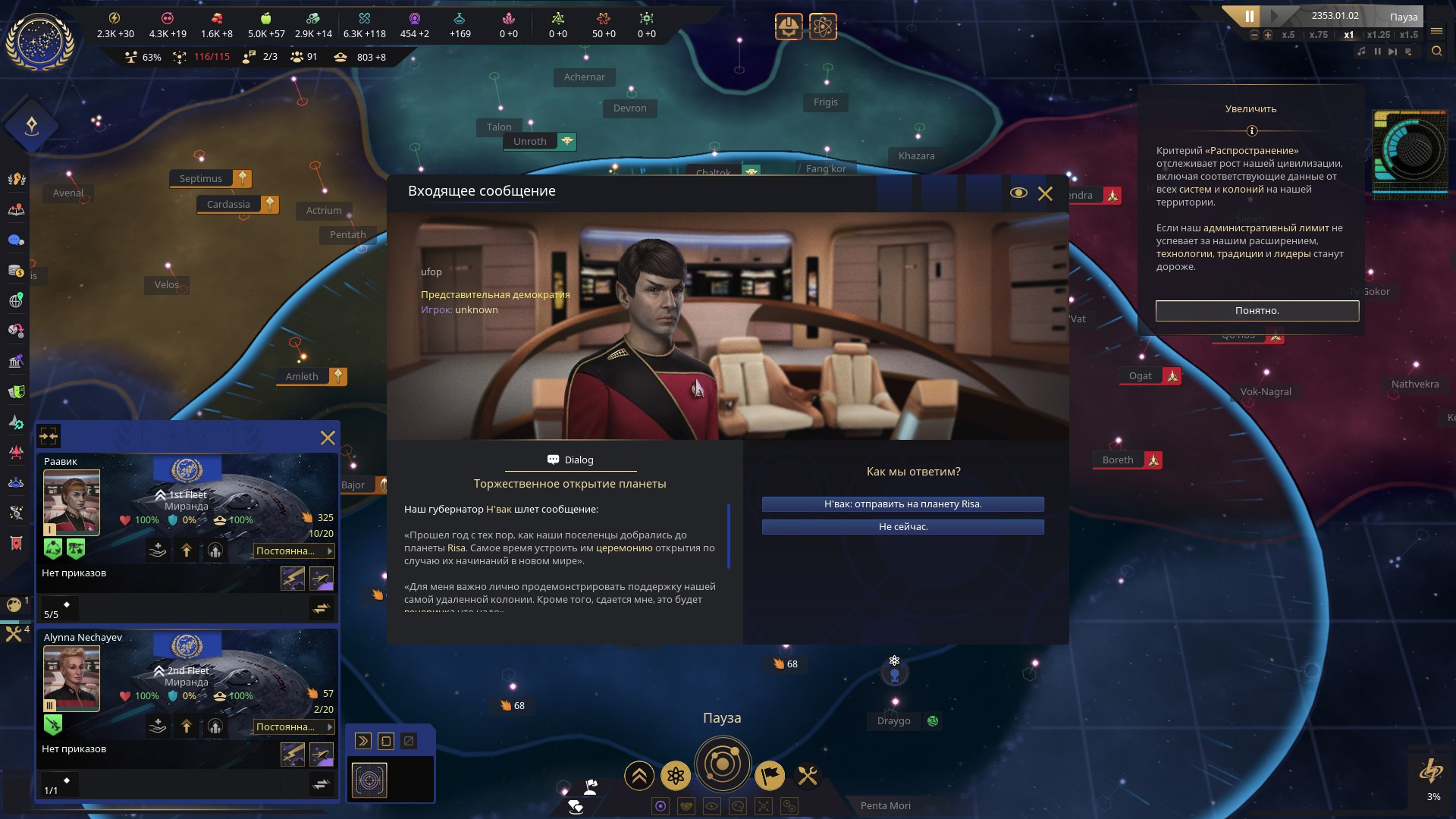This screenshot has width=1456, height=819.
Task: Choose the "Не сейчас" reply
Action: click(x=902, y=527)
